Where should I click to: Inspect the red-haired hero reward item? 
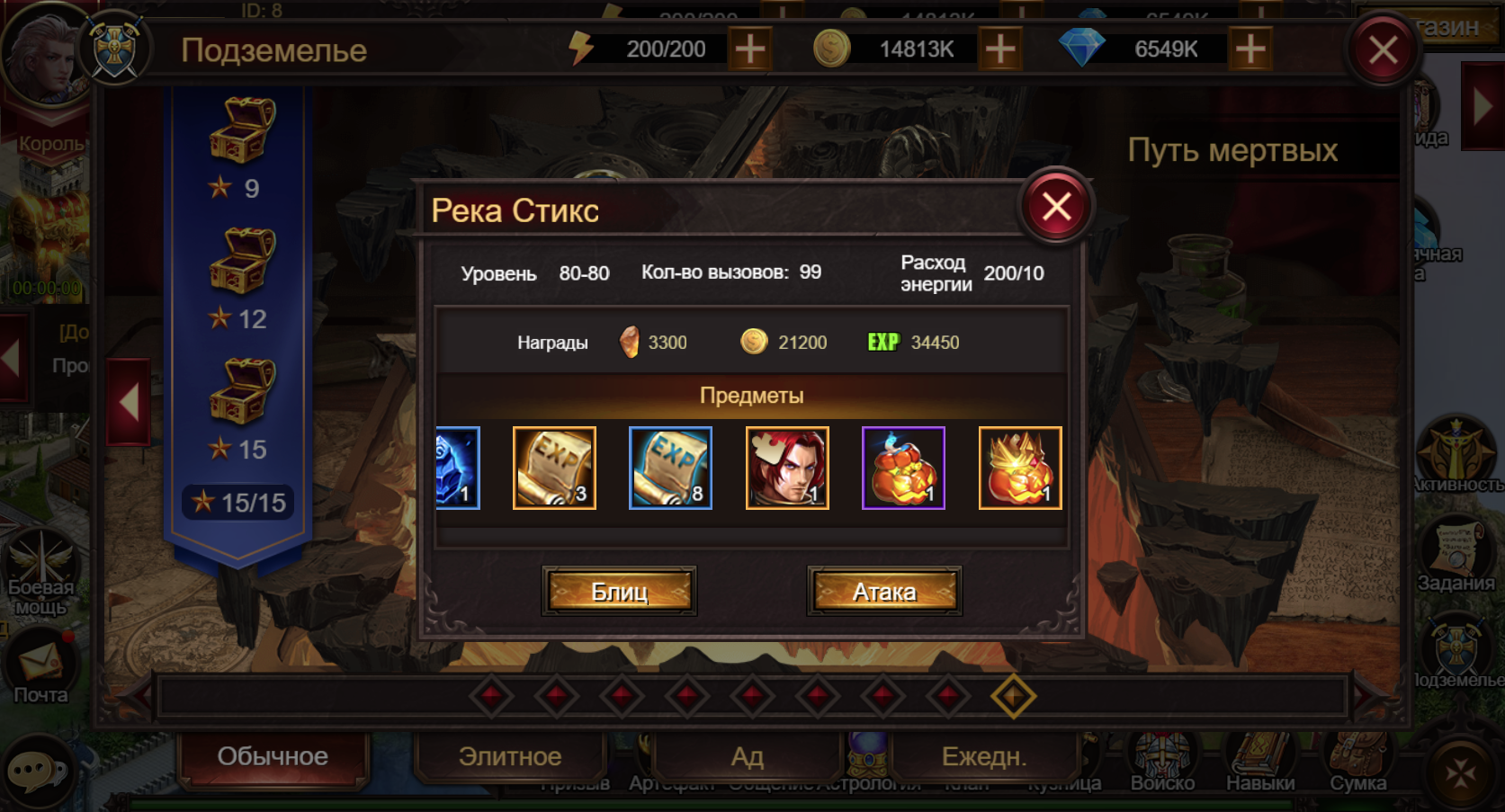click(787, 468)
